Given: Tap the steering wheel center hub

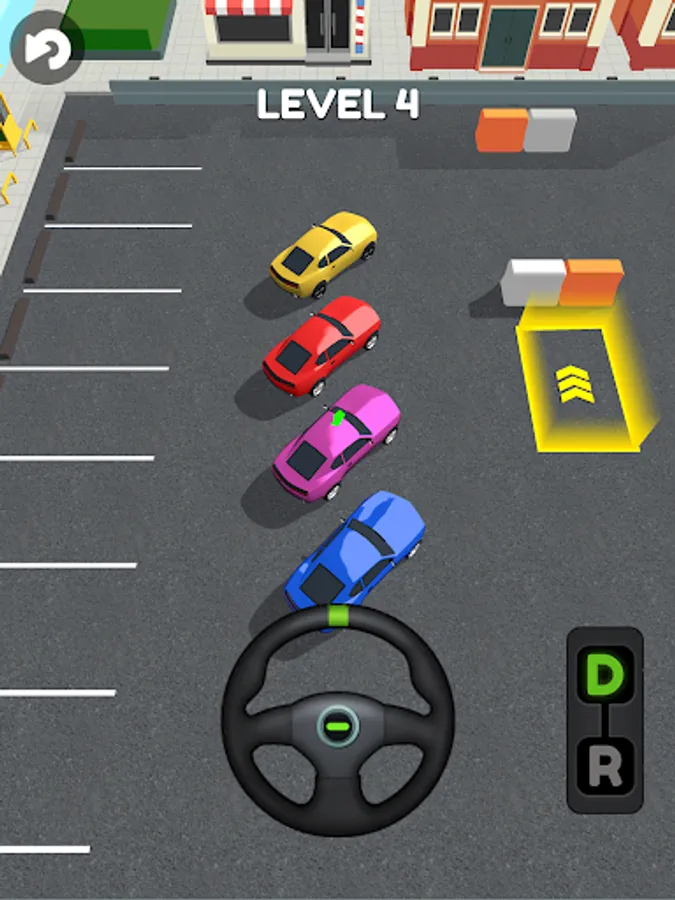Looking at the screenshot, I should [x=338, y=724].
